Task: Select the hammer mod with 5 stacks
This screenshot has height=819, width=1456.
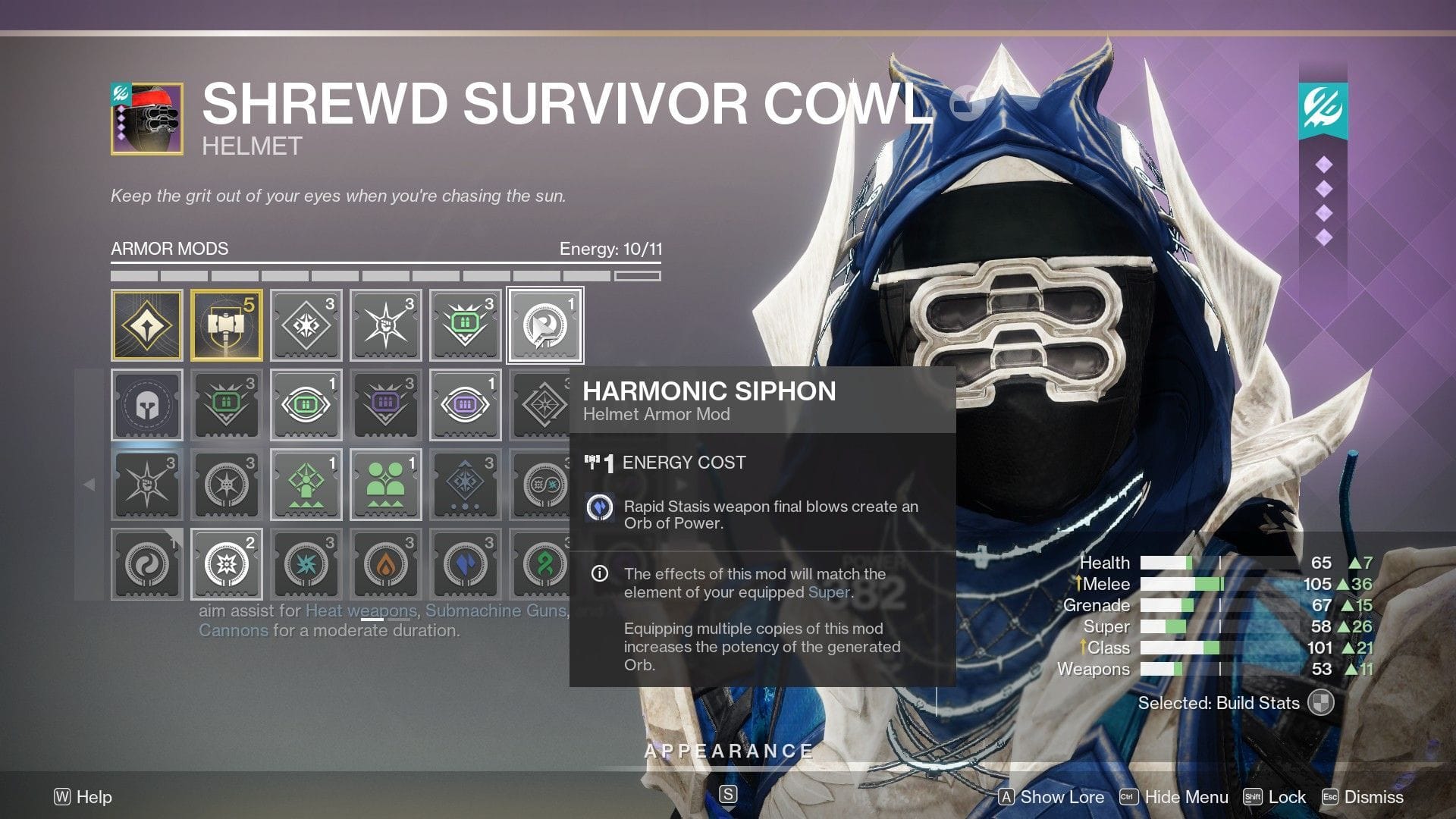Action: click(x=227, y=325)
